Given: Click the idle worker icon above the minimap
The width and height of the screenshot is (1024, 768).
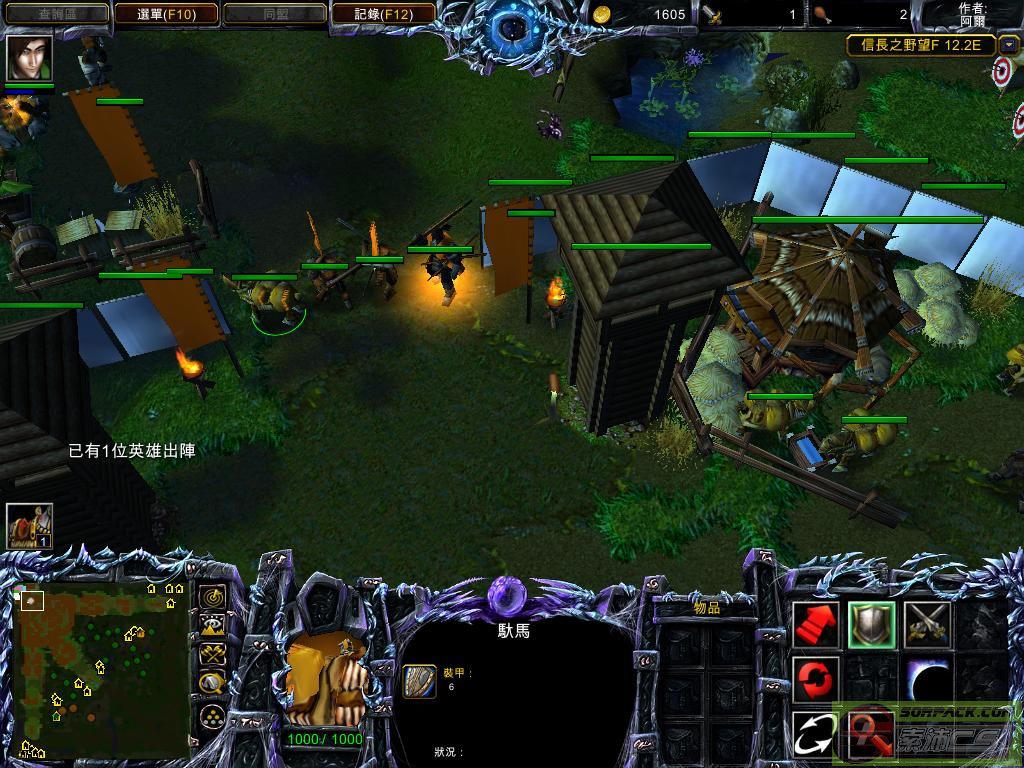Looking at the screenshot, I should [x=29, y=526].
